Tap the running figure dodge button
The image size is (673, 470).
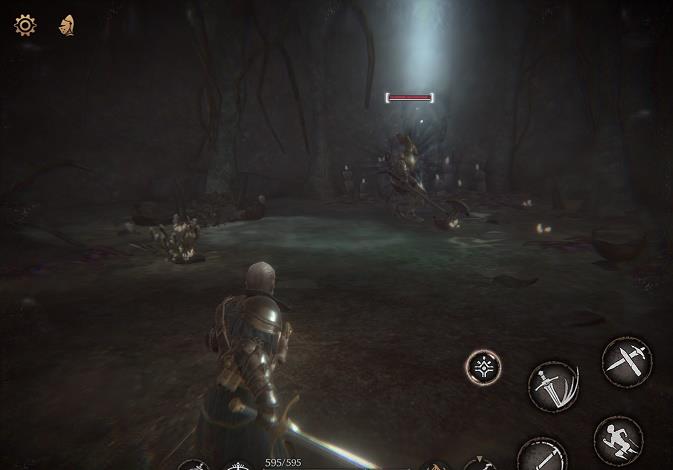(x=618, y=440)
